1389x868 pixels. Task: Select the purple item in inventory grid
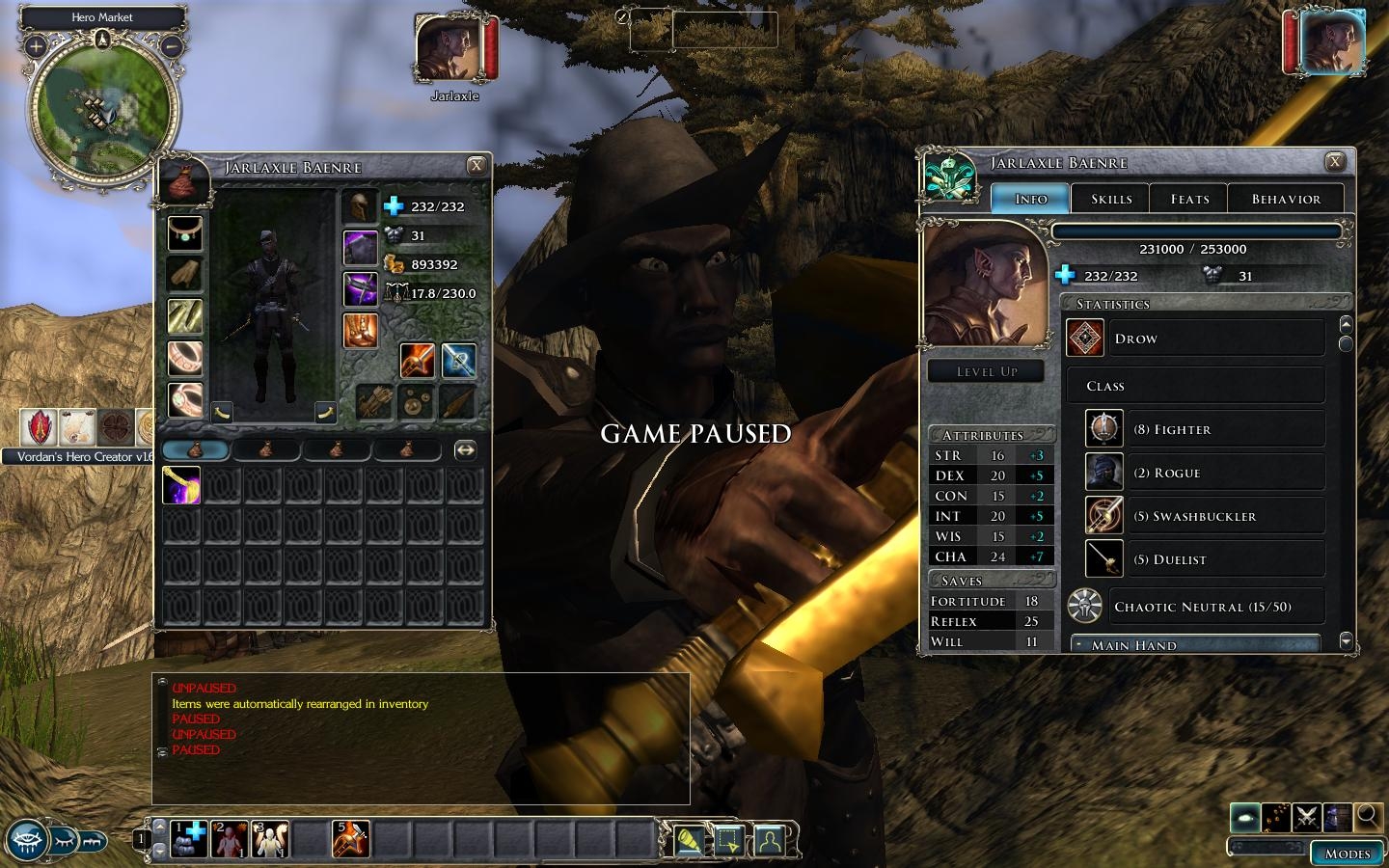(x=181, y=485)
